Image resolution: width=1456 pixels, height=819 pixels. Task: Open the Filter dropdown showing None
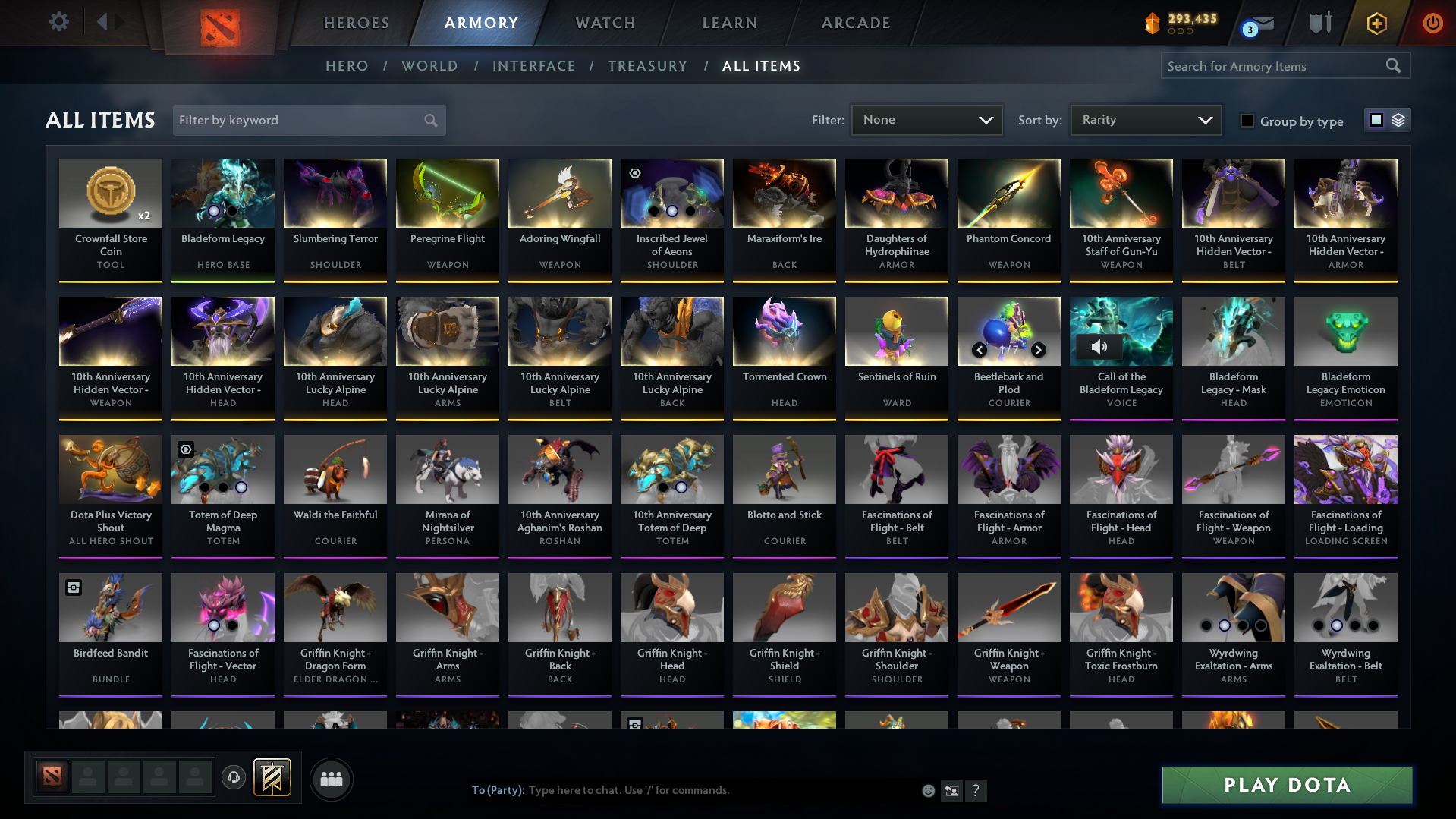(x=926, y=120)
